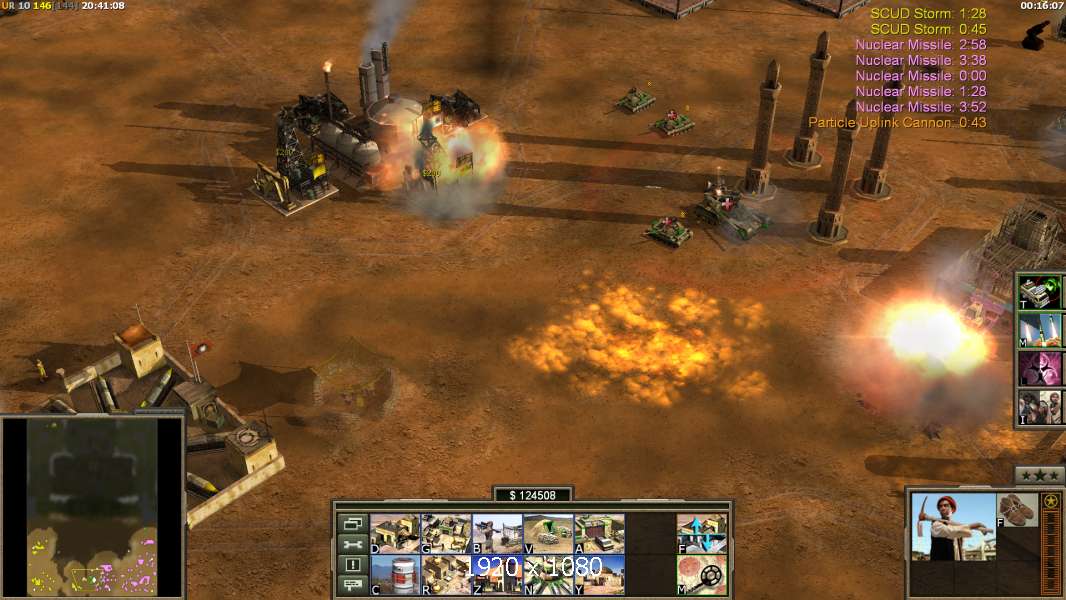The height and width of the screenshot is (600, 1066).
Task: Select the worker shoes upgrade icon
Action: pyautogui.click(x=1018, y=510)
